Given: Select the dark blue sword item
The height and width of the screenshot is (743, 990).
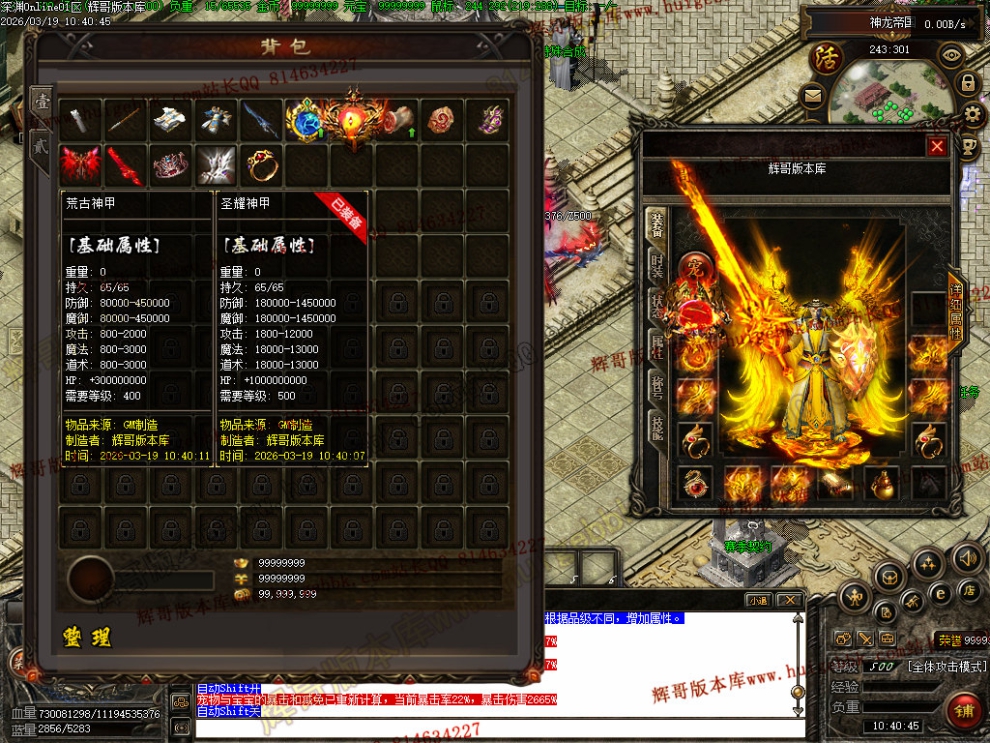Looking at the screenshot, I should pyautogui.click(x=260, y=120).
